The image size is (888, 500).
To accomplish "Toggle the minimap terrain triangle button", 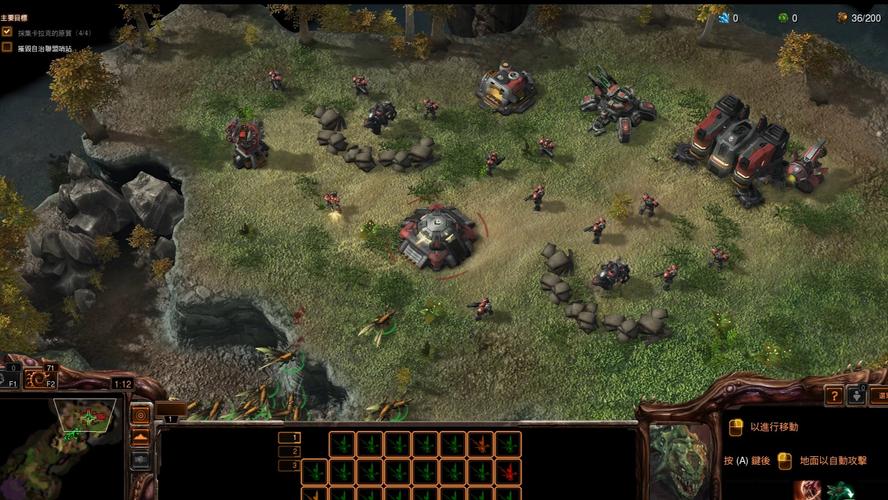I will (140, 437).
